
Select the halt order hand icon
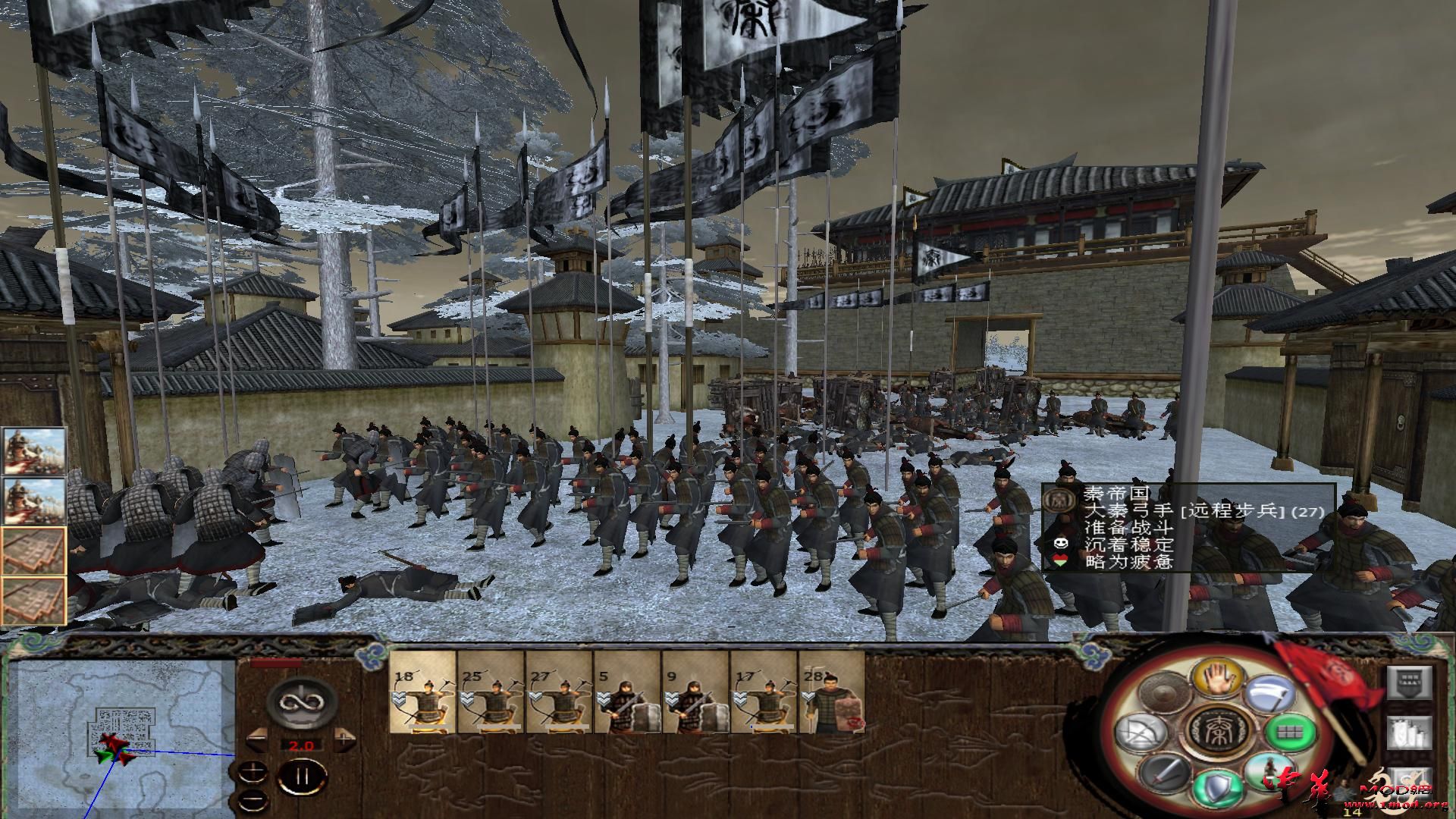click(1218, 679)
